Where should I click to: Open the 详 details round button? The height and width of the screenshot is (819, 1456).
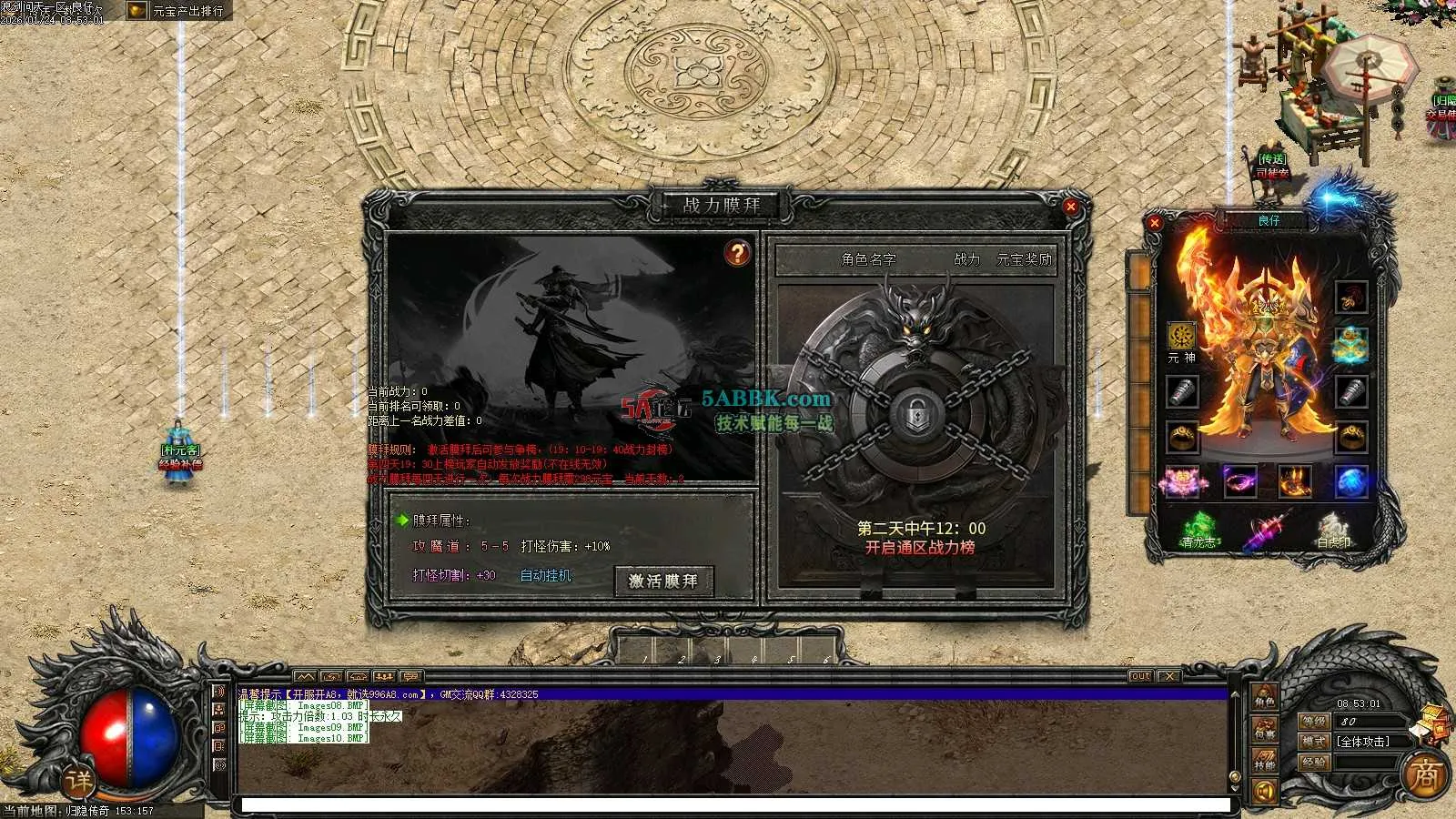pos(79,780)
